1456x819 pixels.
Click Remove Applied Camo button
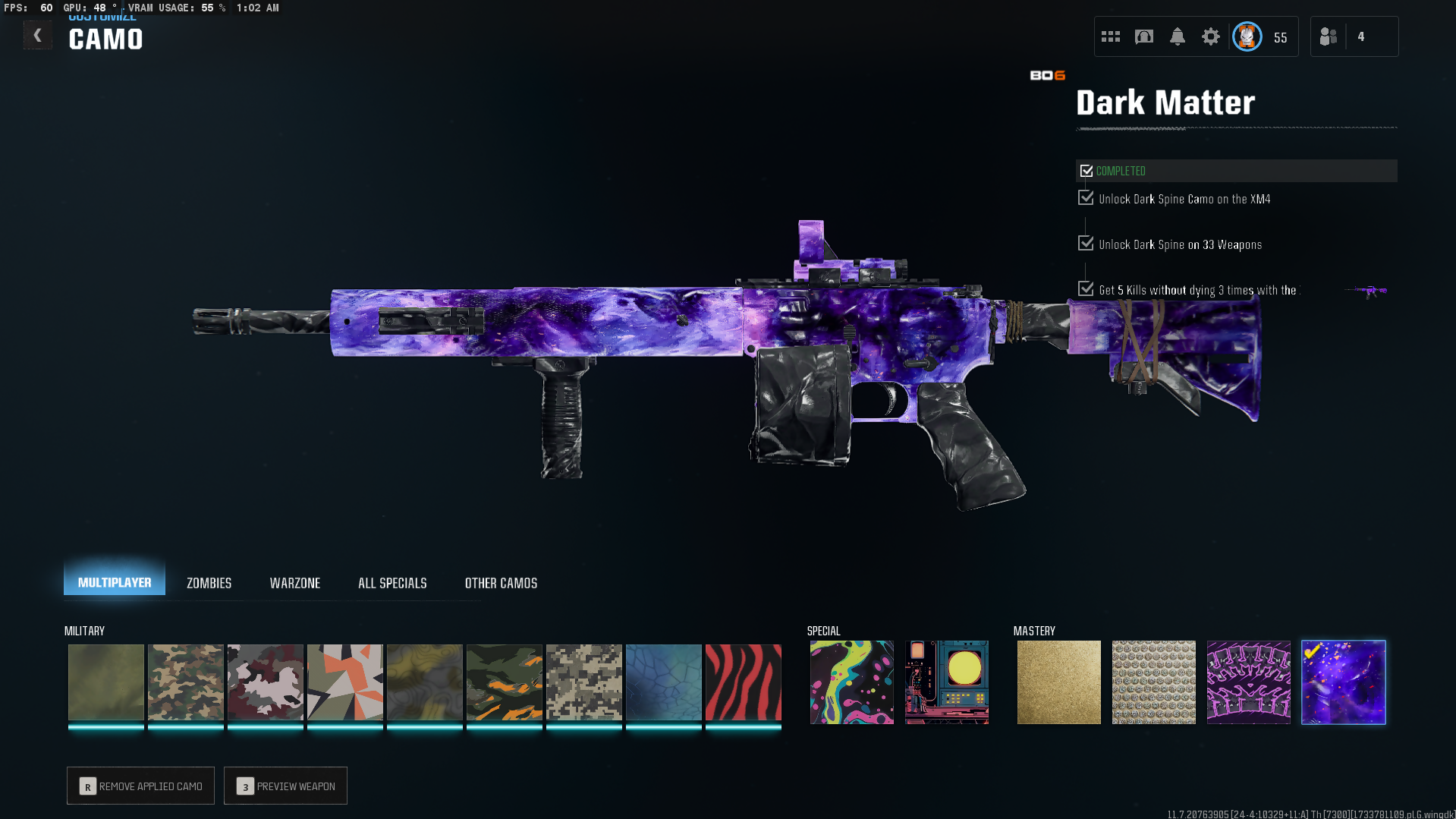click(x=140, y=786)
